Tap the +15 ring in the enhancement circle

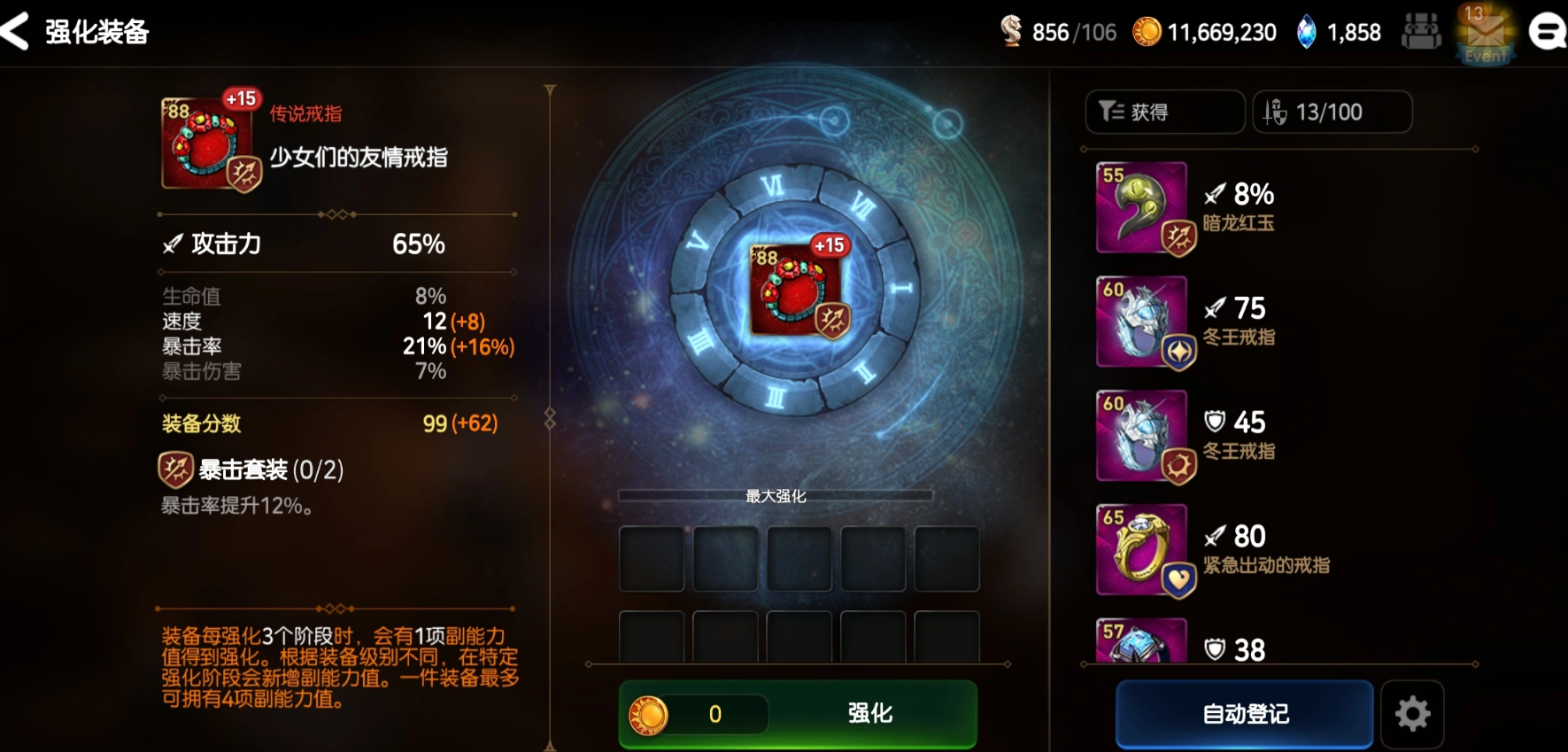pyautogui.click(x=795, y=288)
